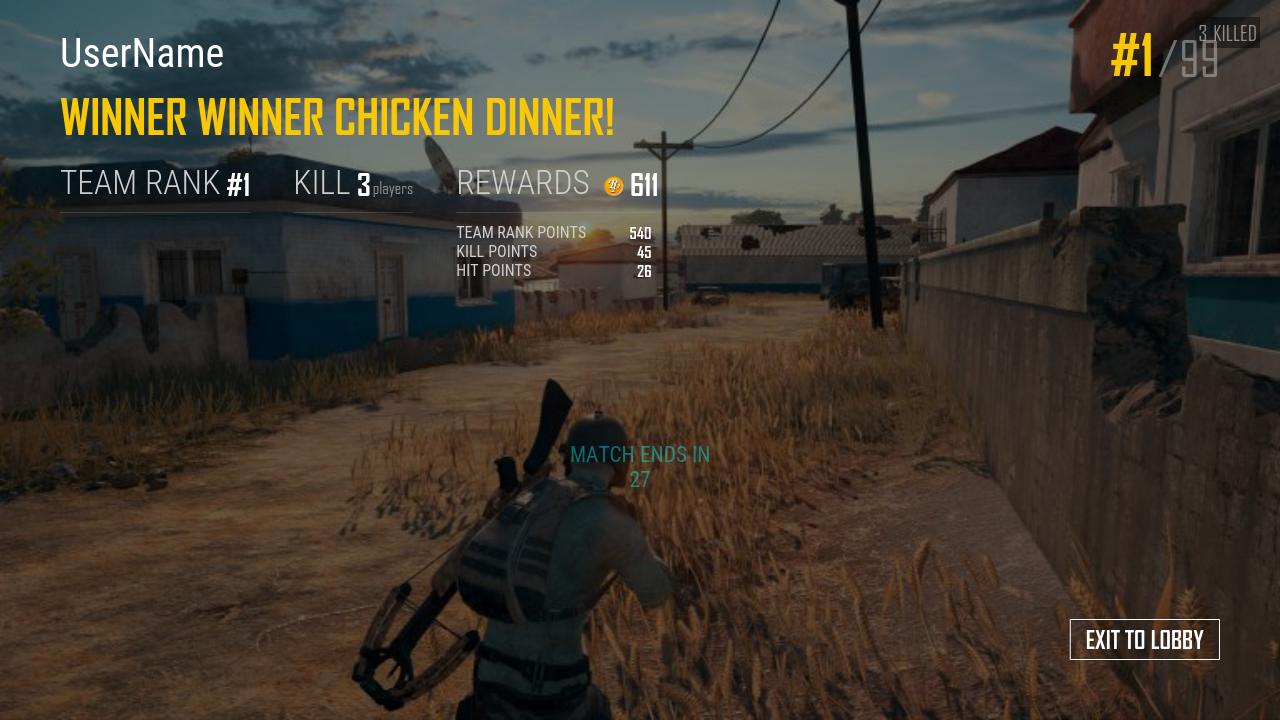Click the rewards total of 611
1280x720 pixels.
(x=643, y=184)
